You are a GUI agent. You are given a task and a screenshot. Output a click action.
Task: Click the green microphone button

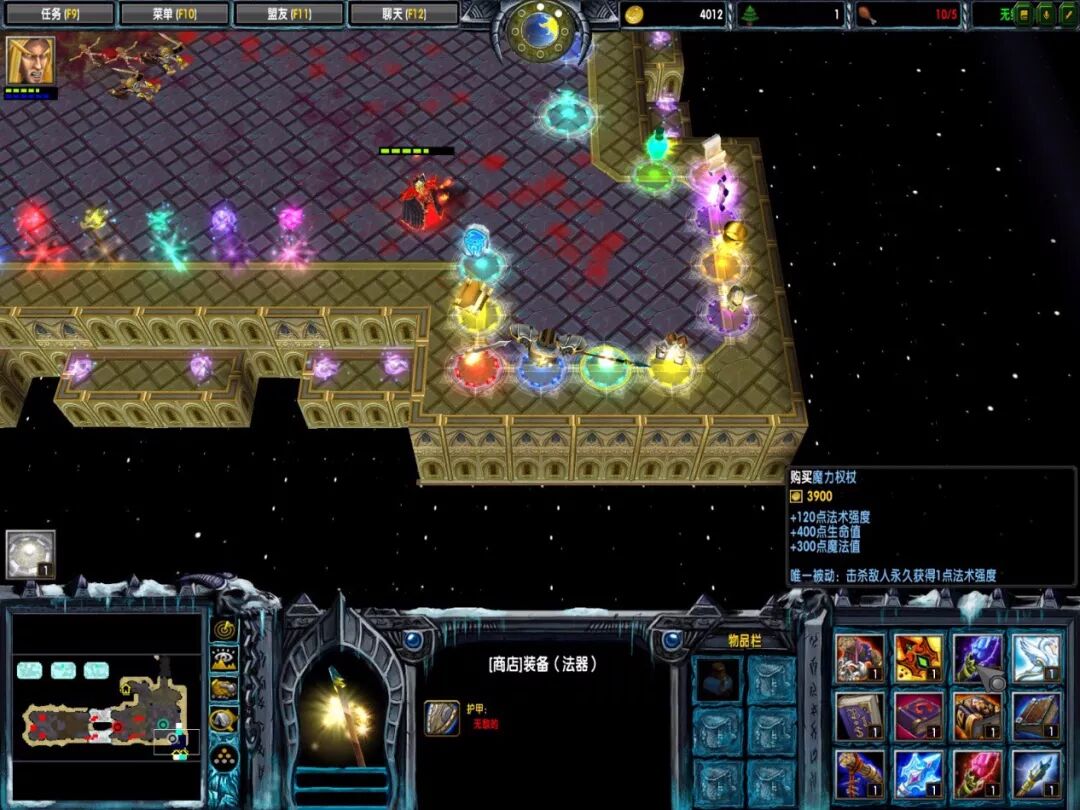pos(1044,14)
